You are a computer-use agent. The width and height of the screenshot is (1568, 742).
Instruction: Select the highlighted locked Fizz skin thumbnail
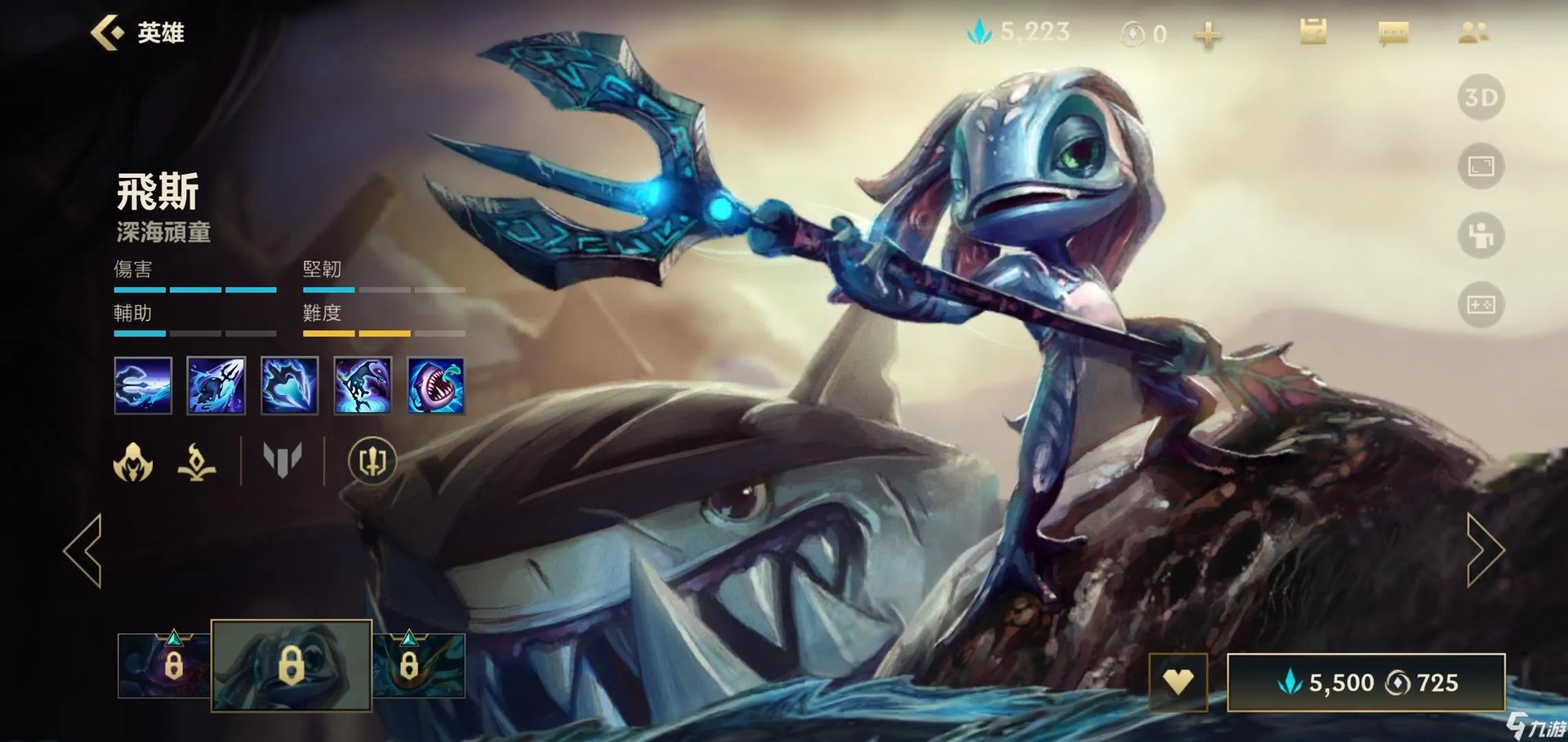coord(292,665)
